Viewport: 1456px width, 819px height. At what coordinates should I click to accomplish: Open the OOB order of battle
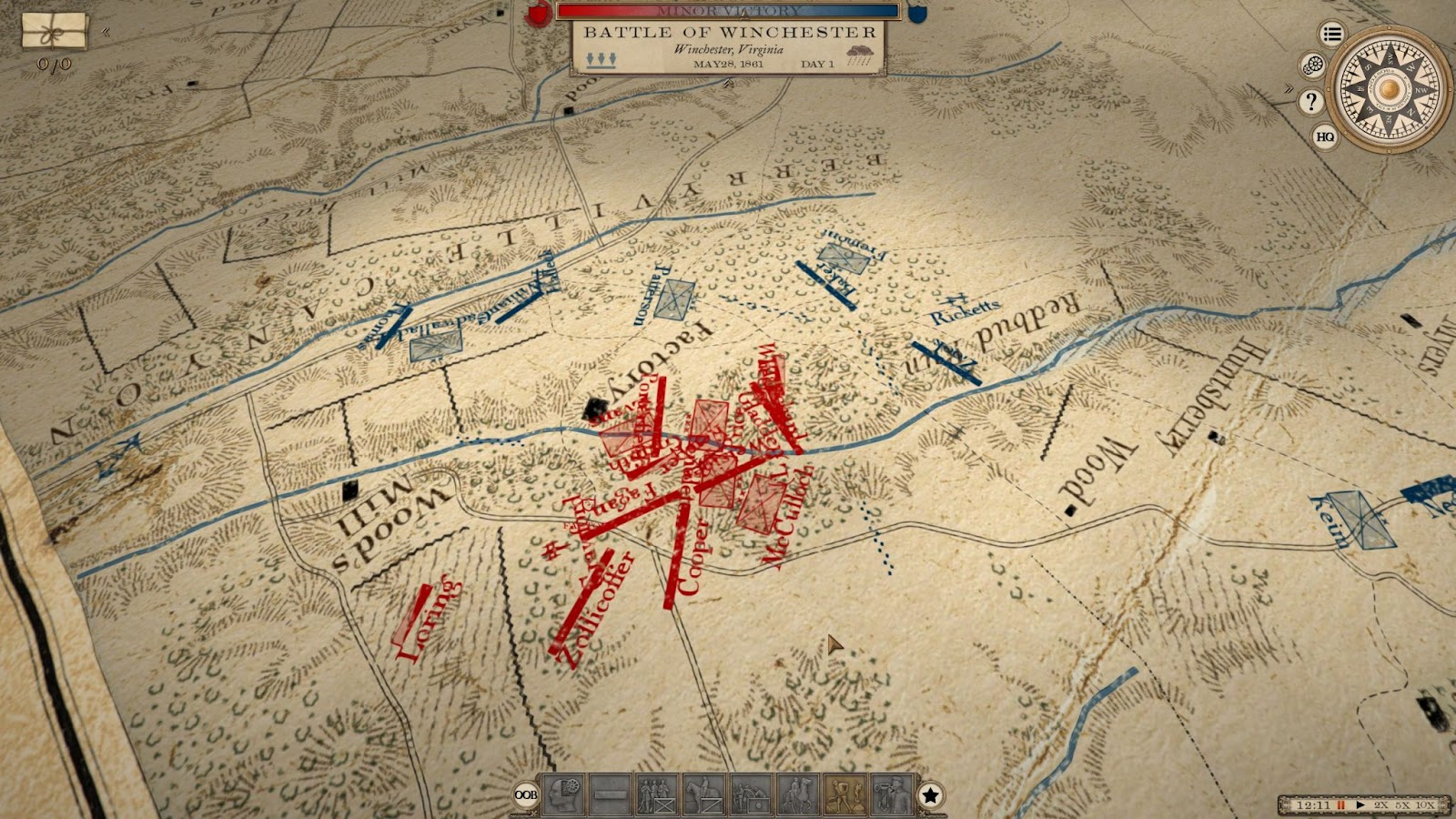click(x=526, y=794)
